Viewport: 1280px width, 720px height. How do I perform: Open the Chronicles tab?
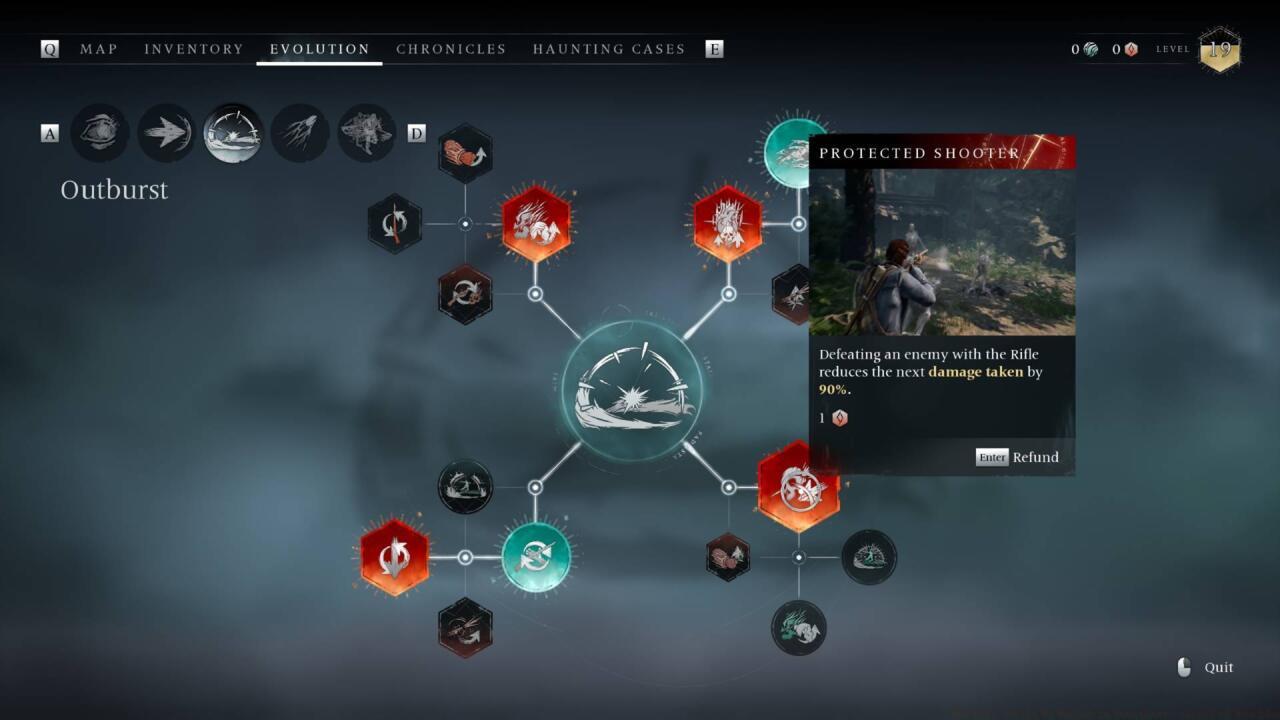[x=451, y=49]
